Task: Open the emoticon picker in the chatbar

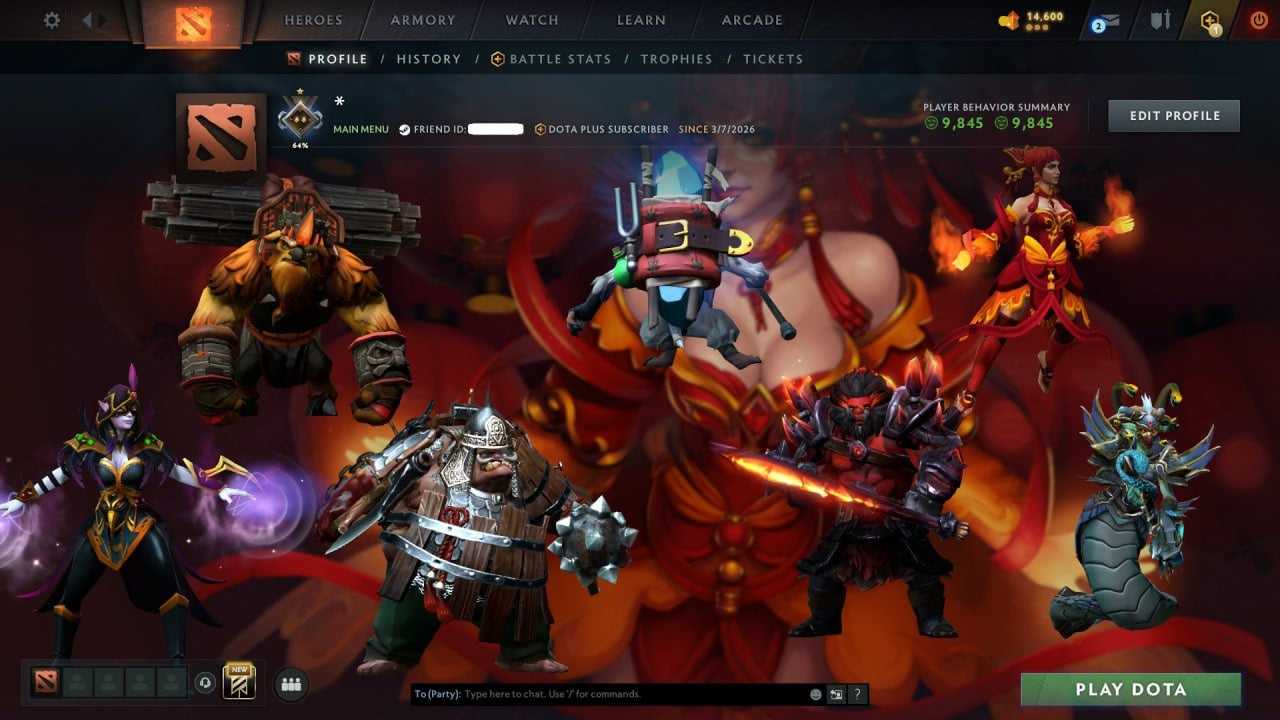Action: tap(815, 693)
